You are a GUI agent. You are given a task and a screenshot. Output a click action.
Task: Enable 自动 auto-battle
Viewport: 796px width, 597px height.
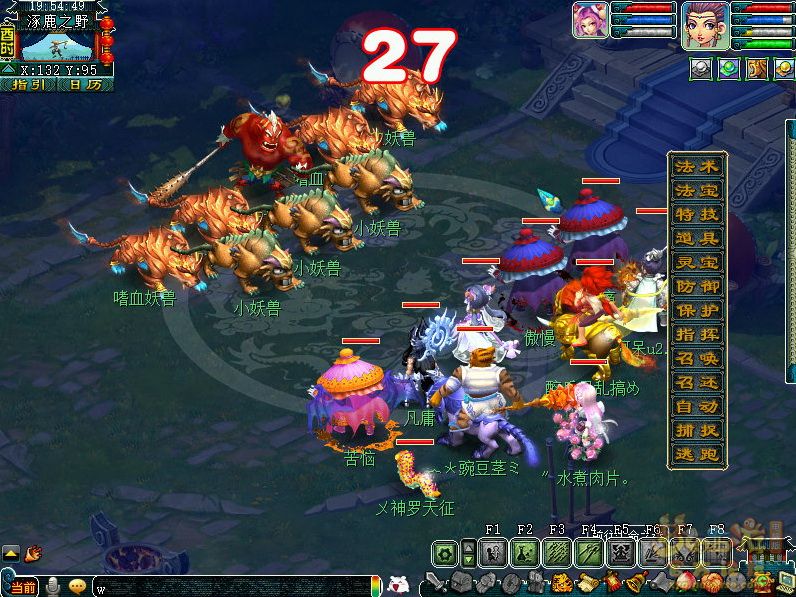697,406
